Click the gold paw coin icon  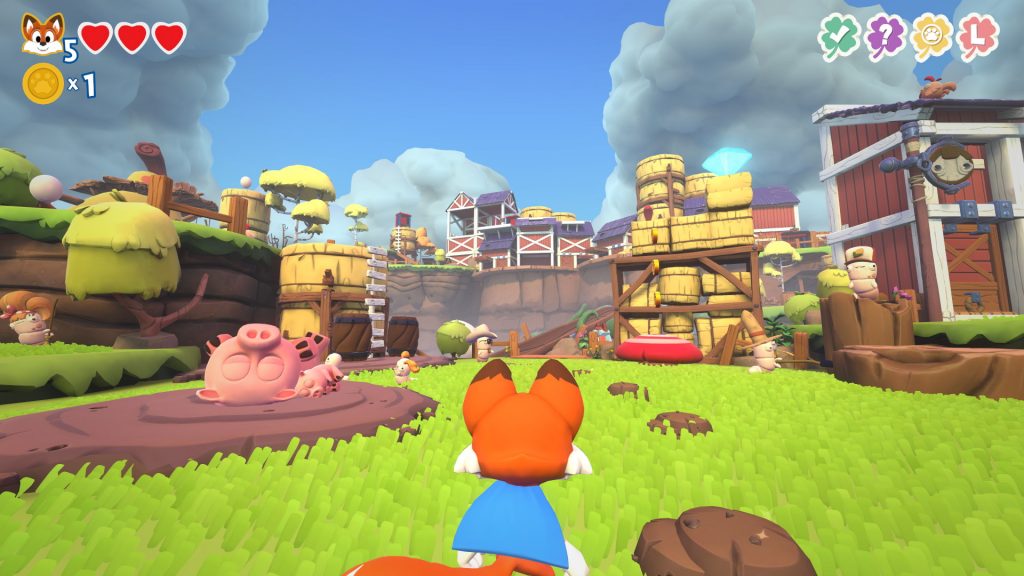(43, 84)
